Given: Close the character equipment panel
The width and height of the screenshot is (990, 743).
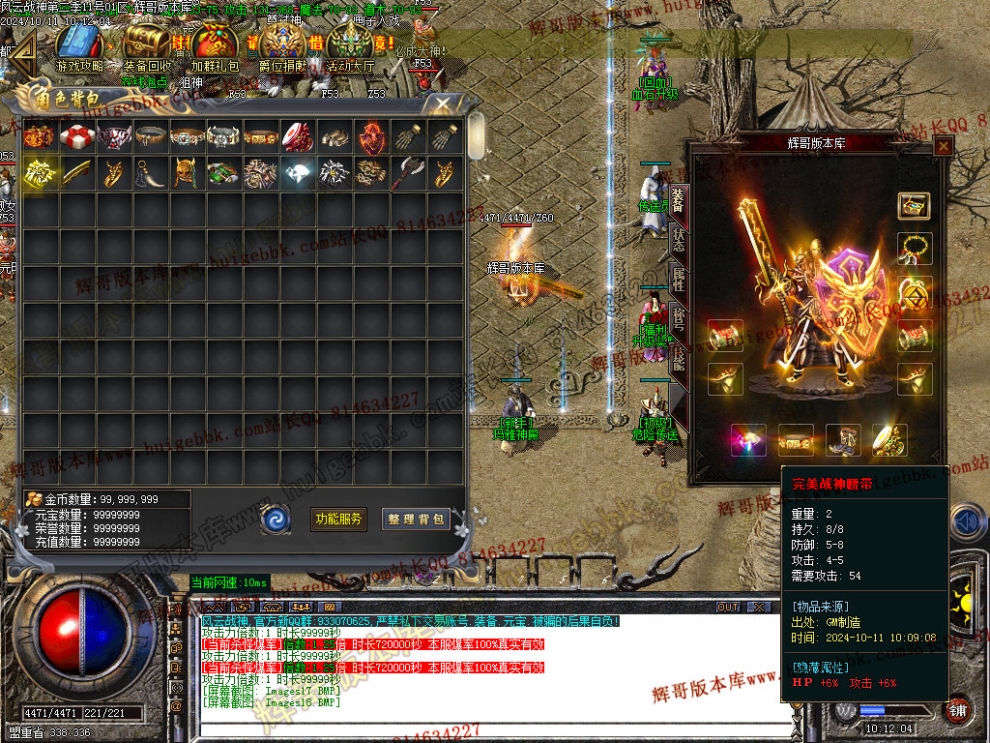Looking at the screenshot, I should point(942,146).
